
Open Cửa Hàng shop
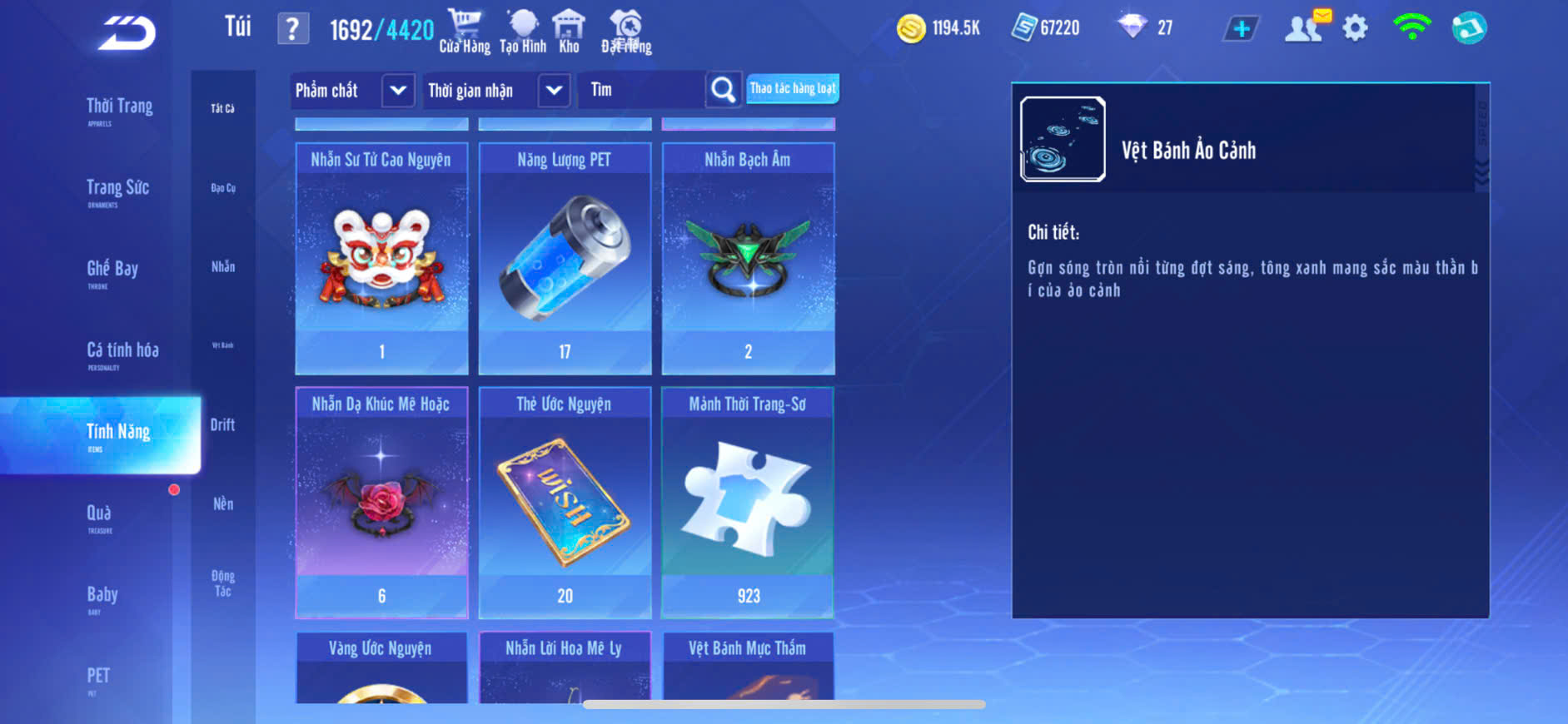tap(465, 32)
